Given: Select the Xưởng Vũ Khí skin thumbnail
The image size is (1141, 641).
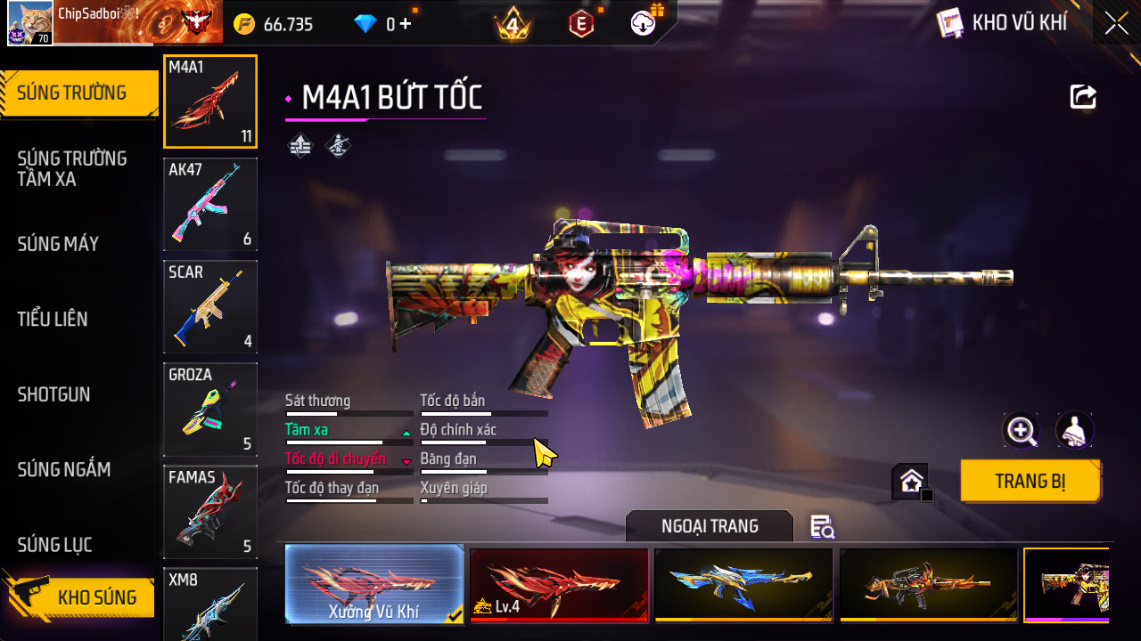Looking at the screenshot, I should tap(374, 584).
